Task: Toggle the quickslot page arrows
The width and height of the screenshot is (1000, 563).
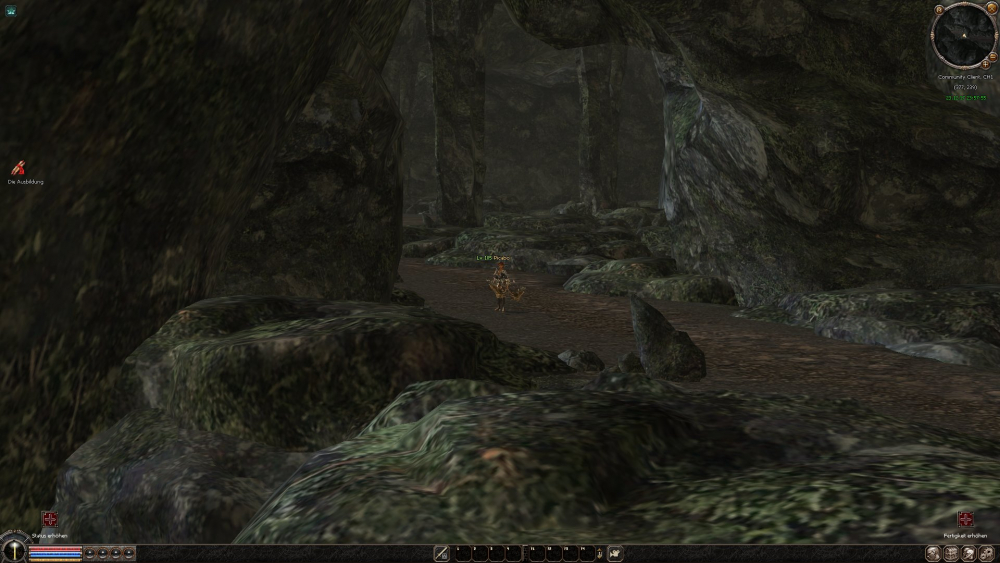Action: click(x=598, y=553)
